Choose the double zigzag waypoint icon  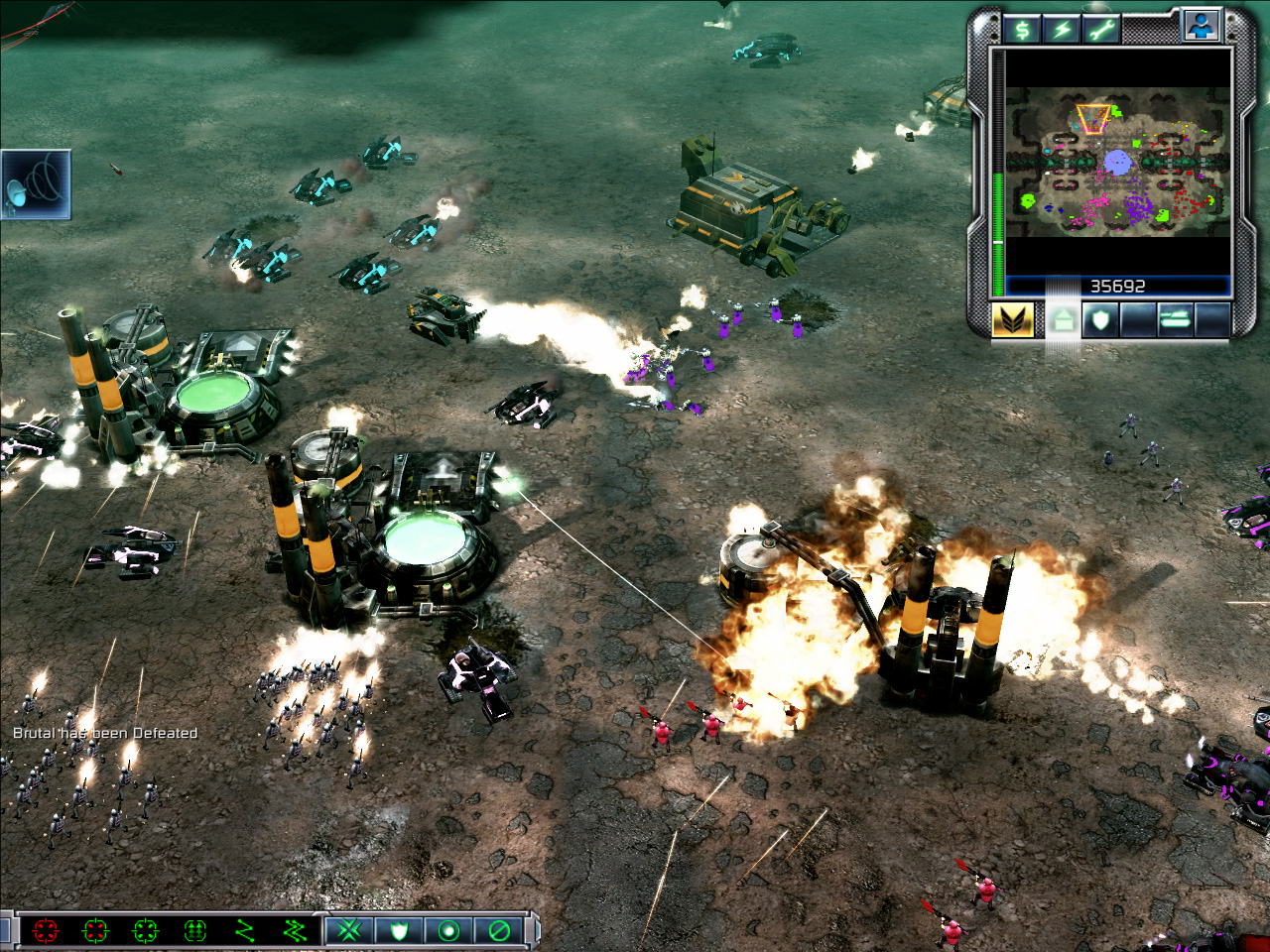tap(294, 930)
